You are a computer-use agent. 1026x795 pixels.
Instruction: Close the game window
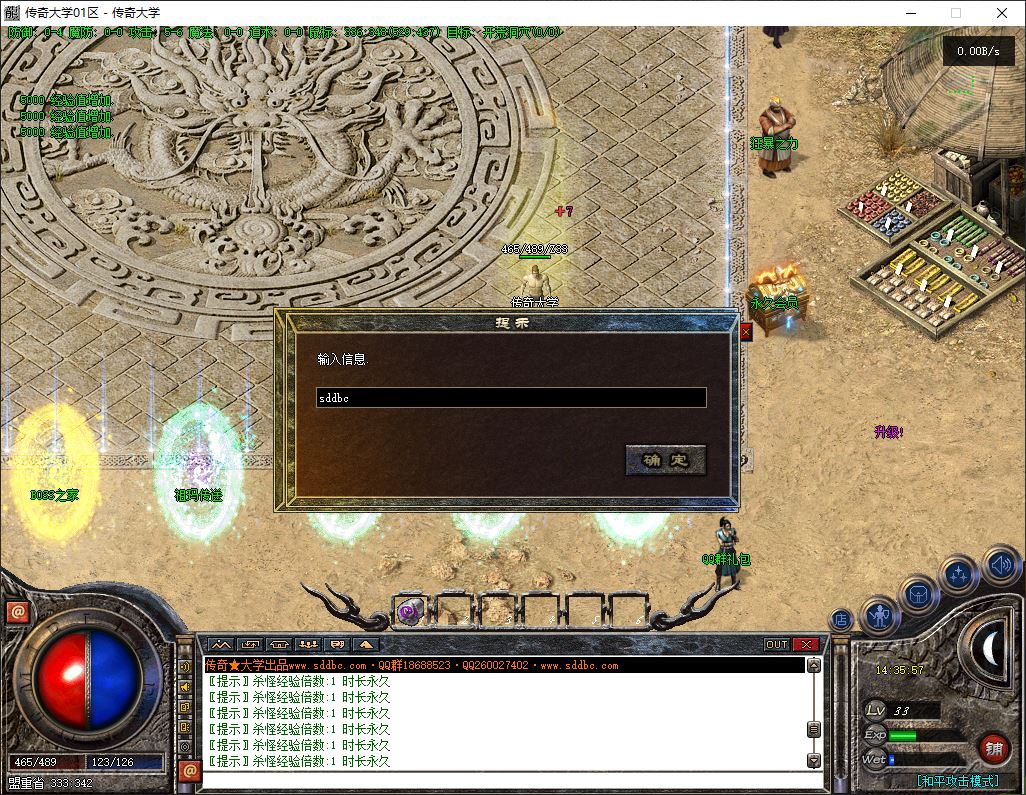point(1002,13)
